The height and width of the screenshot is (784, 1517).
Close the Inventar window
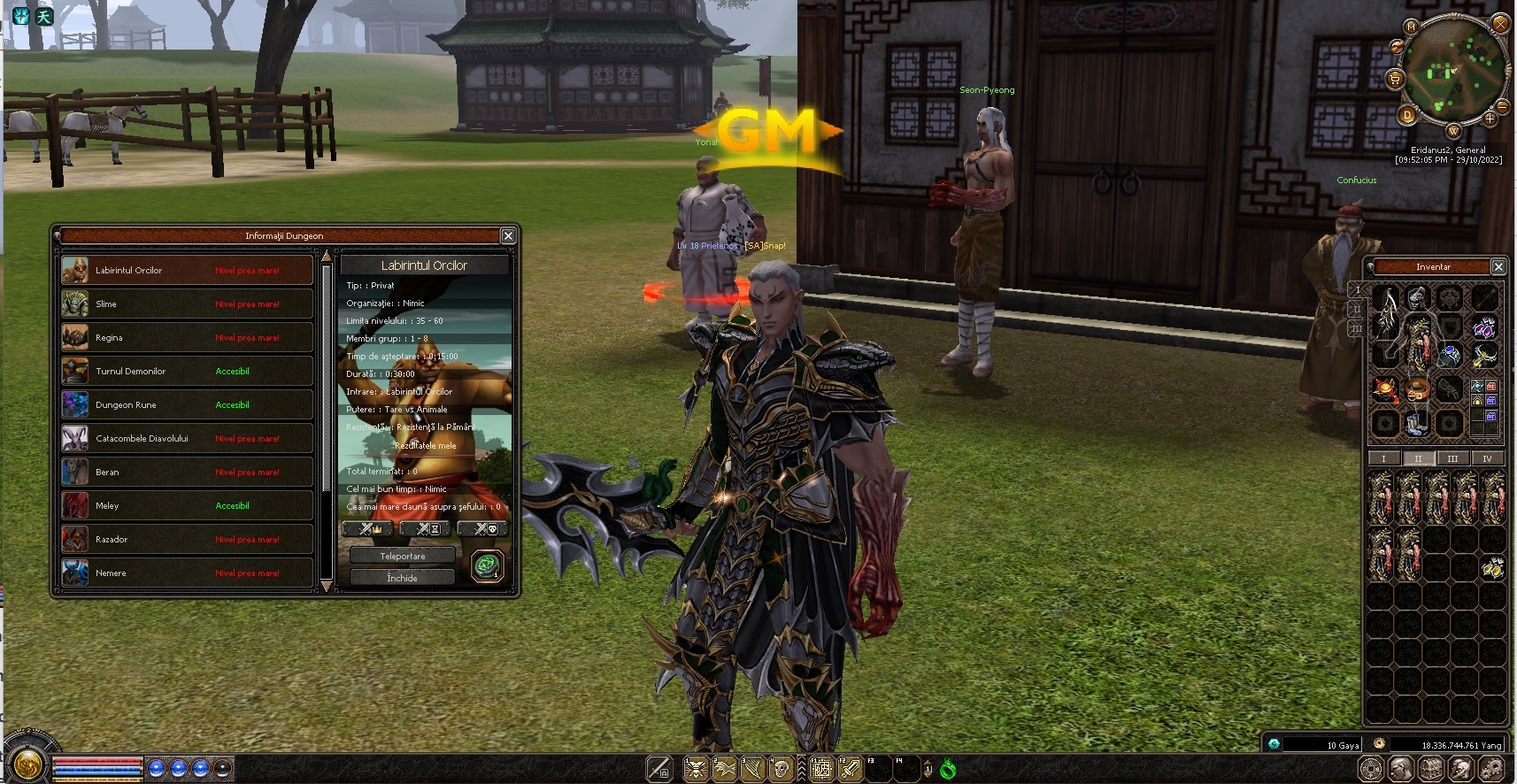click(1498, 266)
